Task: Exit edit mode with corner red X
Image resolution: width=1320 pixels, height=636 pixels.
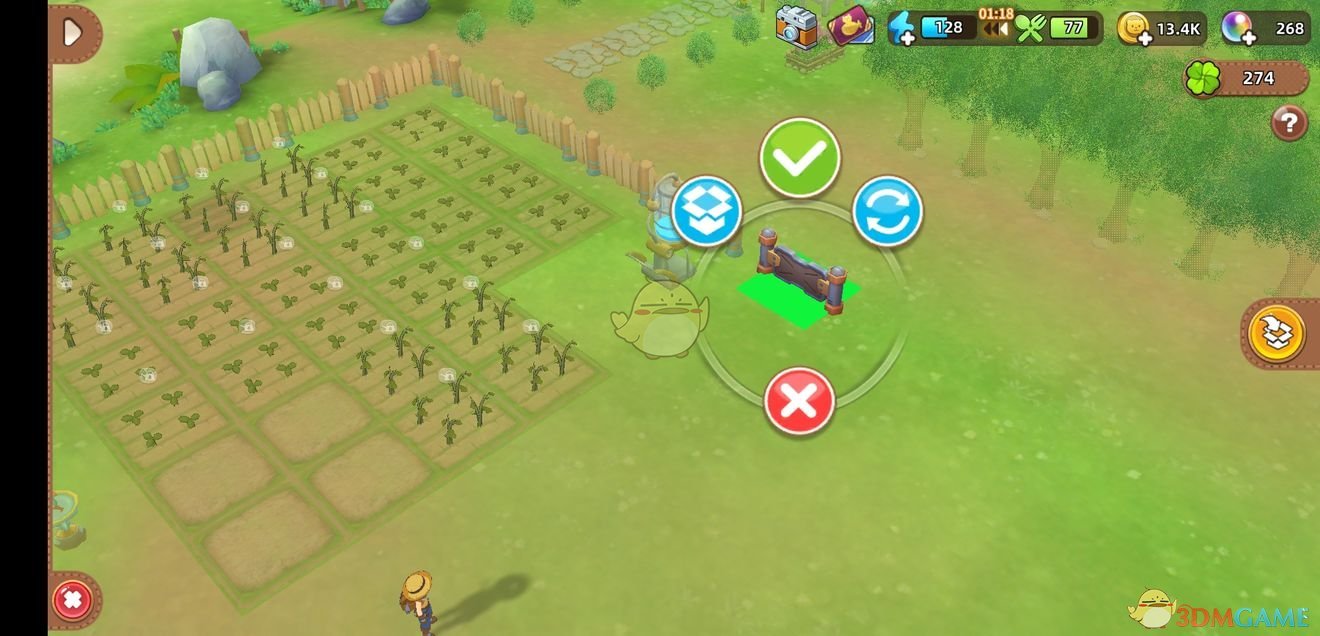Action: pyautogui.click(x=73, y=601)
